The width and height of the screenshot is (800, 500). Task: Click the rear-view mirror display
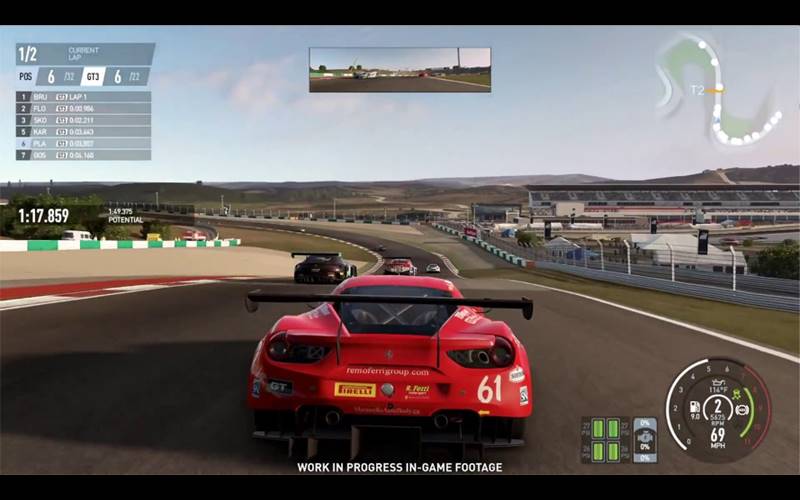pyautogui.click(x=400, y=69)
